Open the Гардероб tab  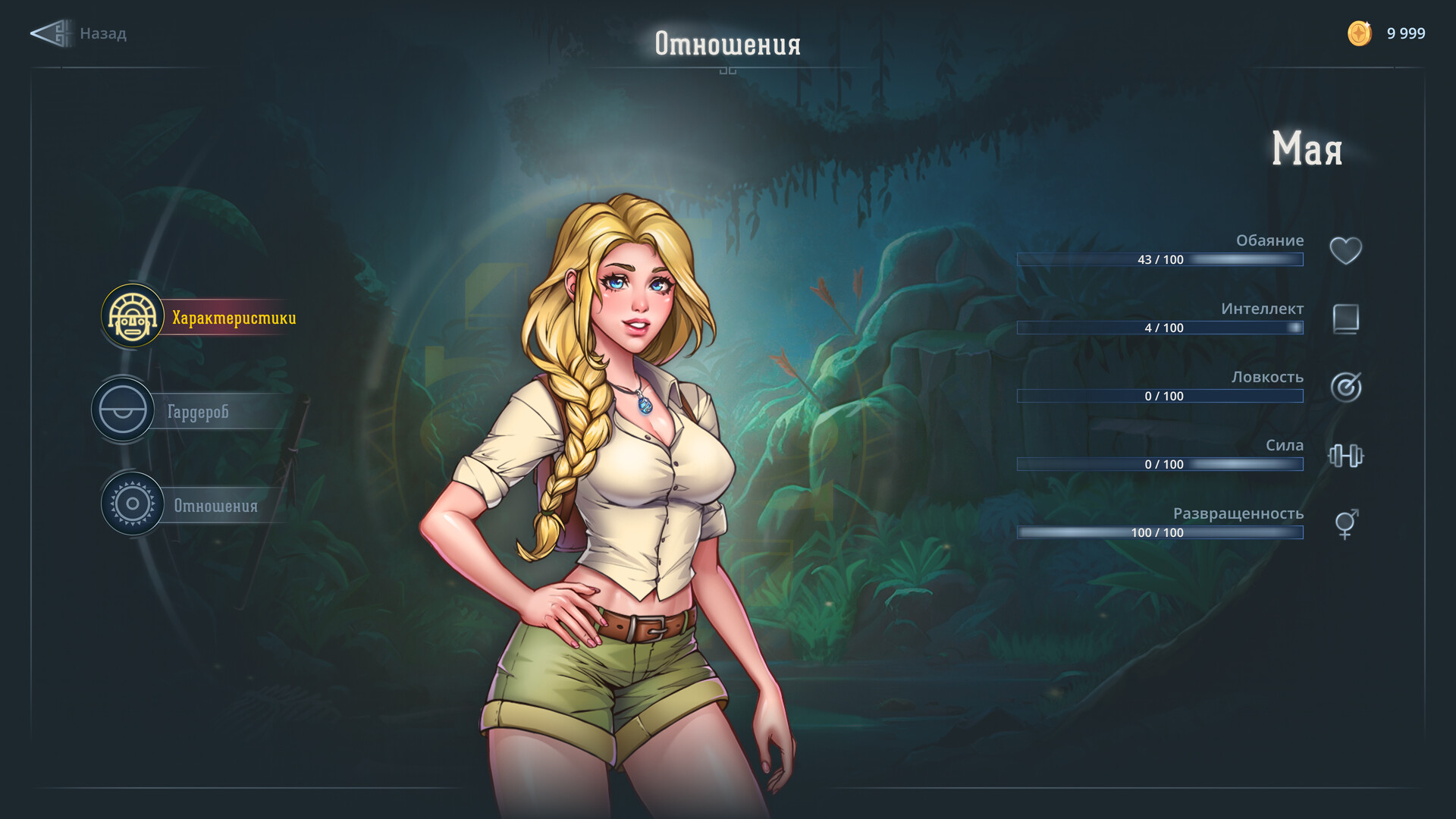click(x=199, y=410)
